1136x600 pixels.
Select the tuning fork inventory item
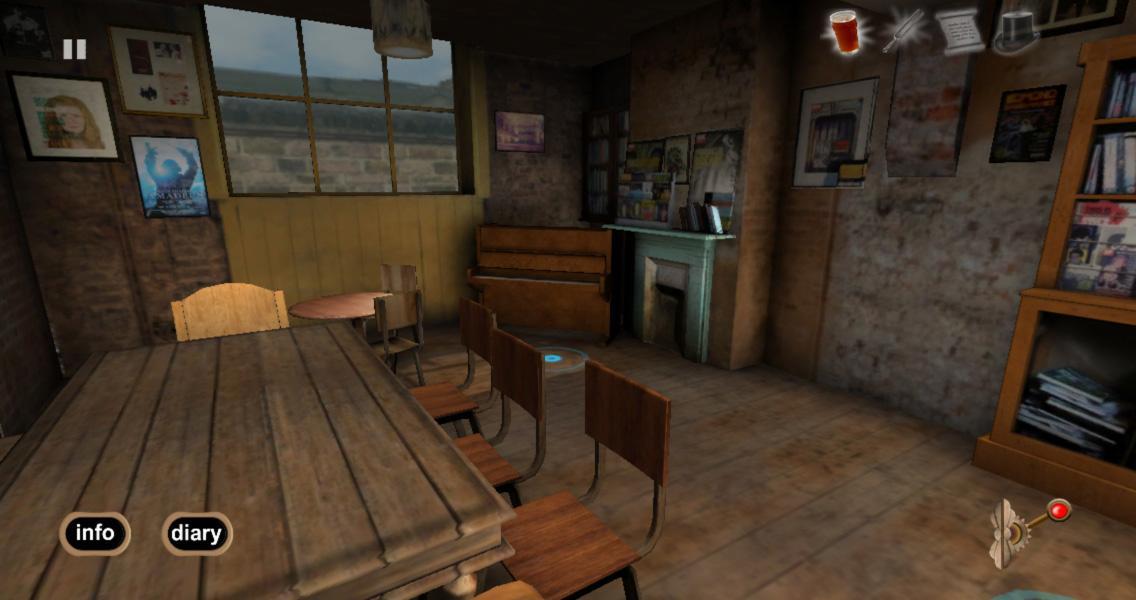(903, 31)
